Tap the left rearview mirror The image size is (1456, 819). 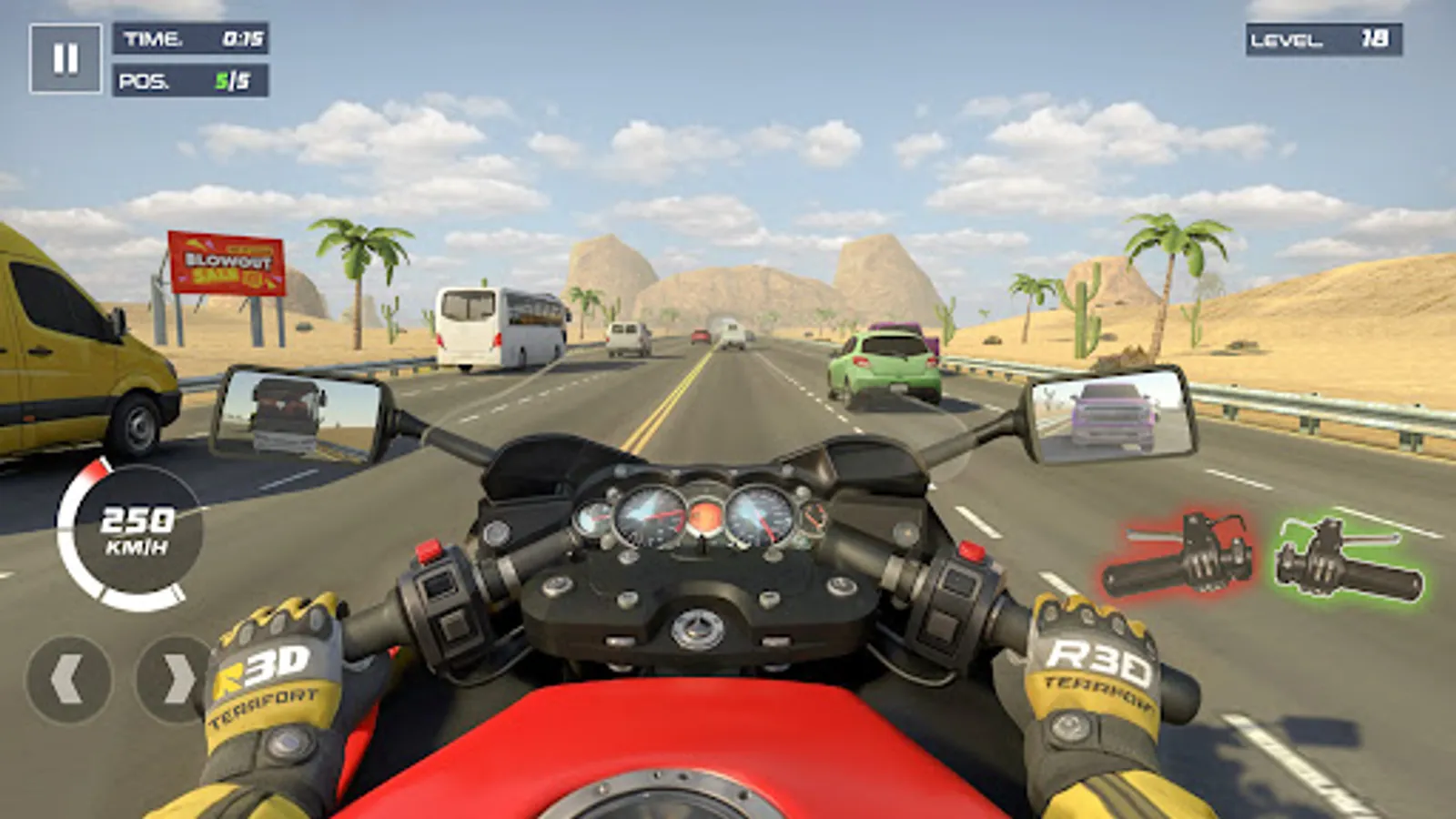(300, 409)
